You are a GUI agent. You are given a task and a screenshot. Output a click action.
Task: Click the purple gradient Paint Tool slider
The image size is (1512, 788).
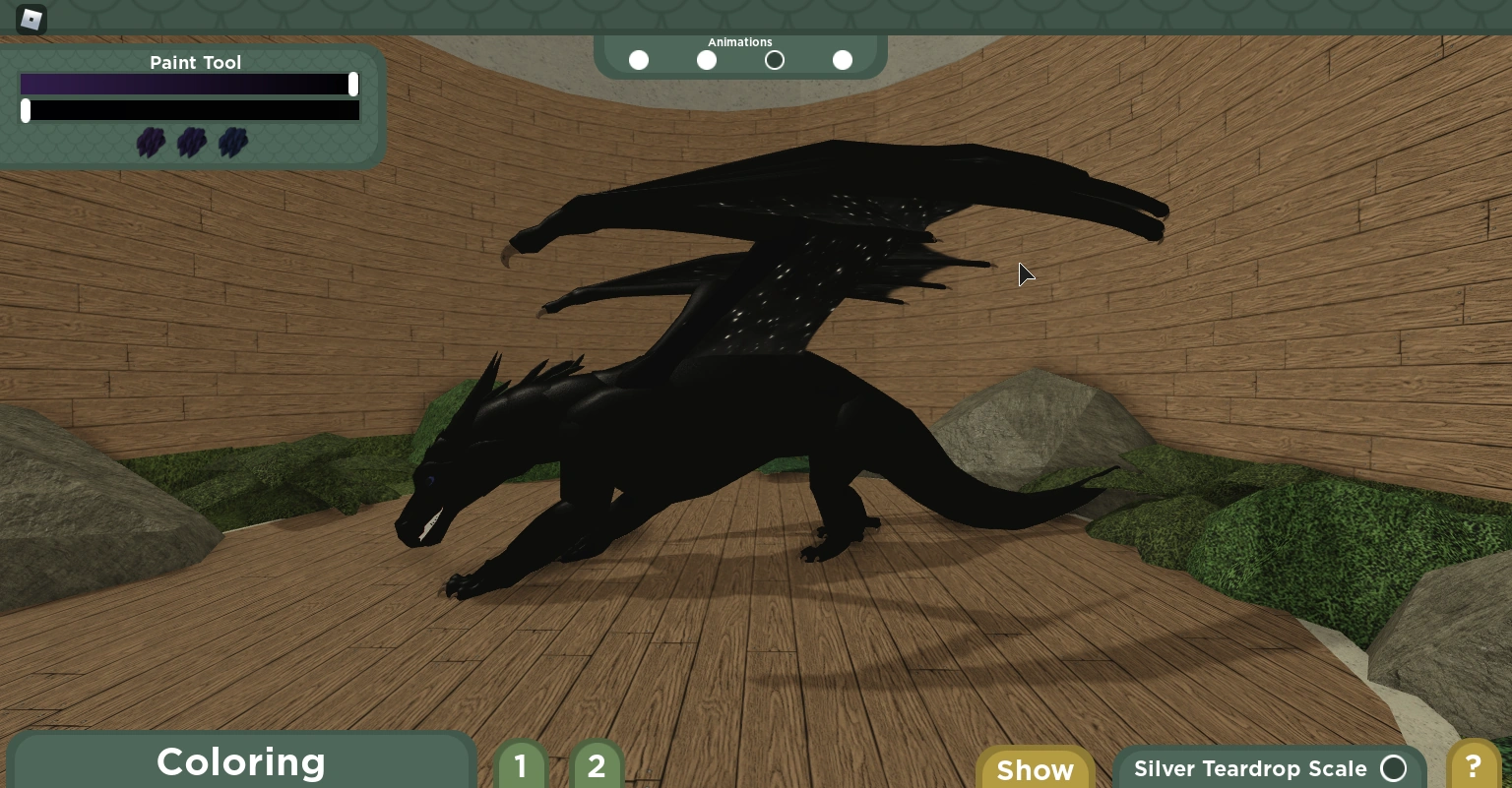click(187, 85)
